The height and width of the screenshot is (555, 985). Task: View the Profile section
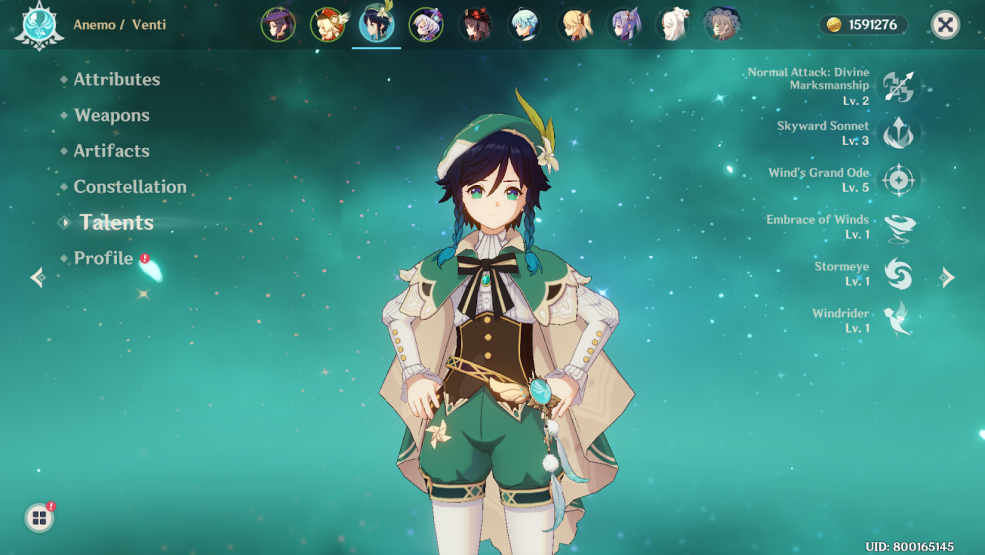coord(103,258)
